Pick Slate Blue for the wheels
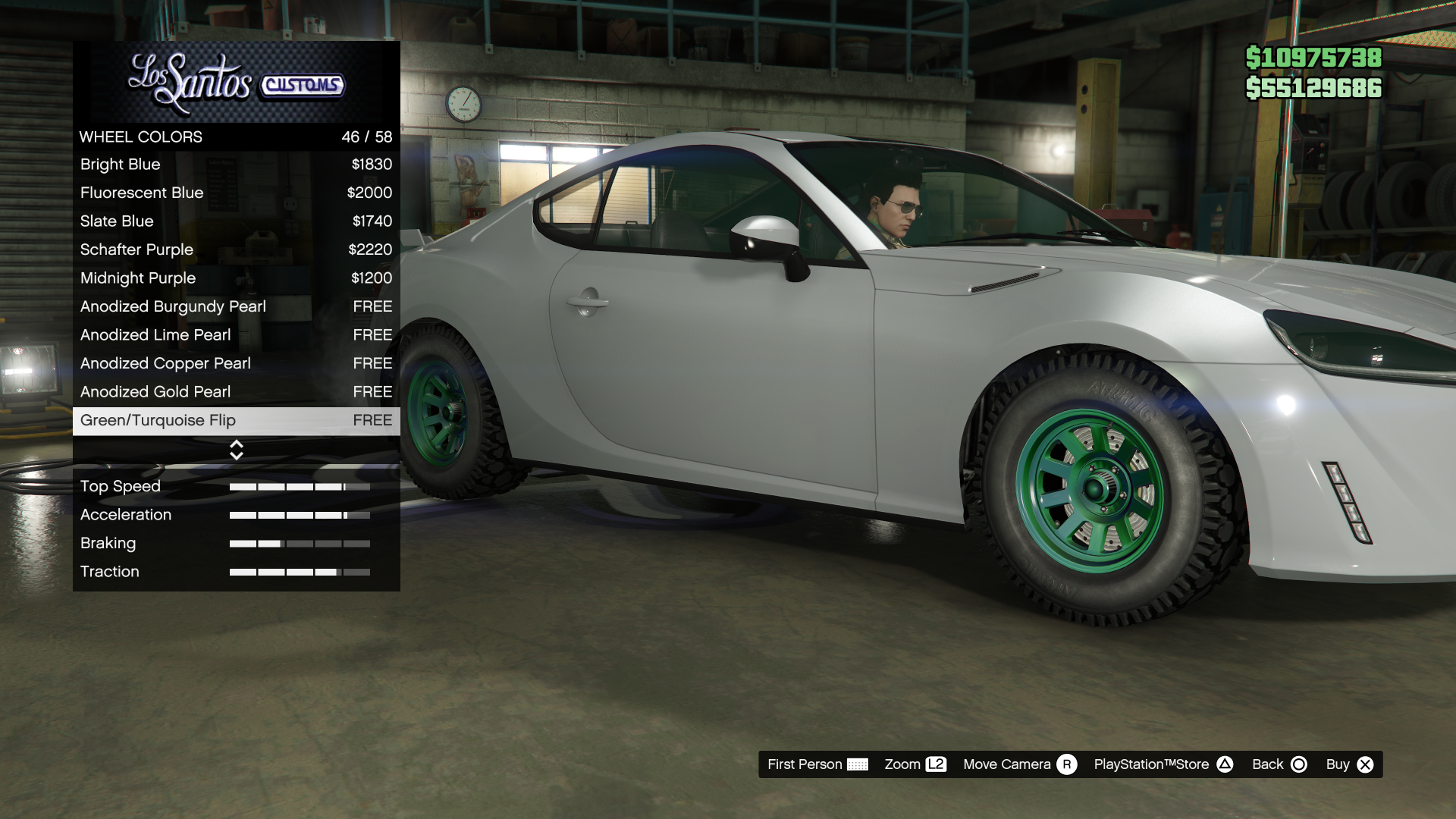Image resolution: width=1456 pixels, height=819 pixels. coord(236,221)
